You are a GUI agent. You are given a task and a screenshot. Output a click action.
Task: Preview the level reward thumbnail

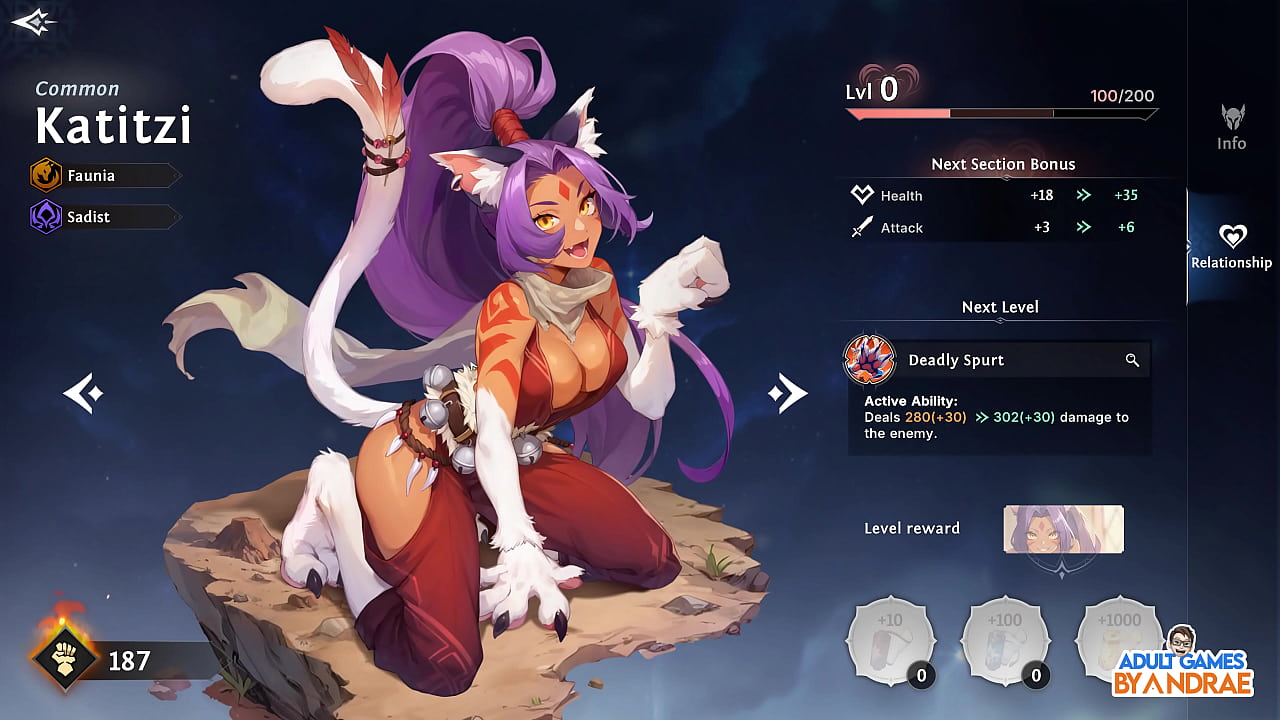(x=1063, y=529)
